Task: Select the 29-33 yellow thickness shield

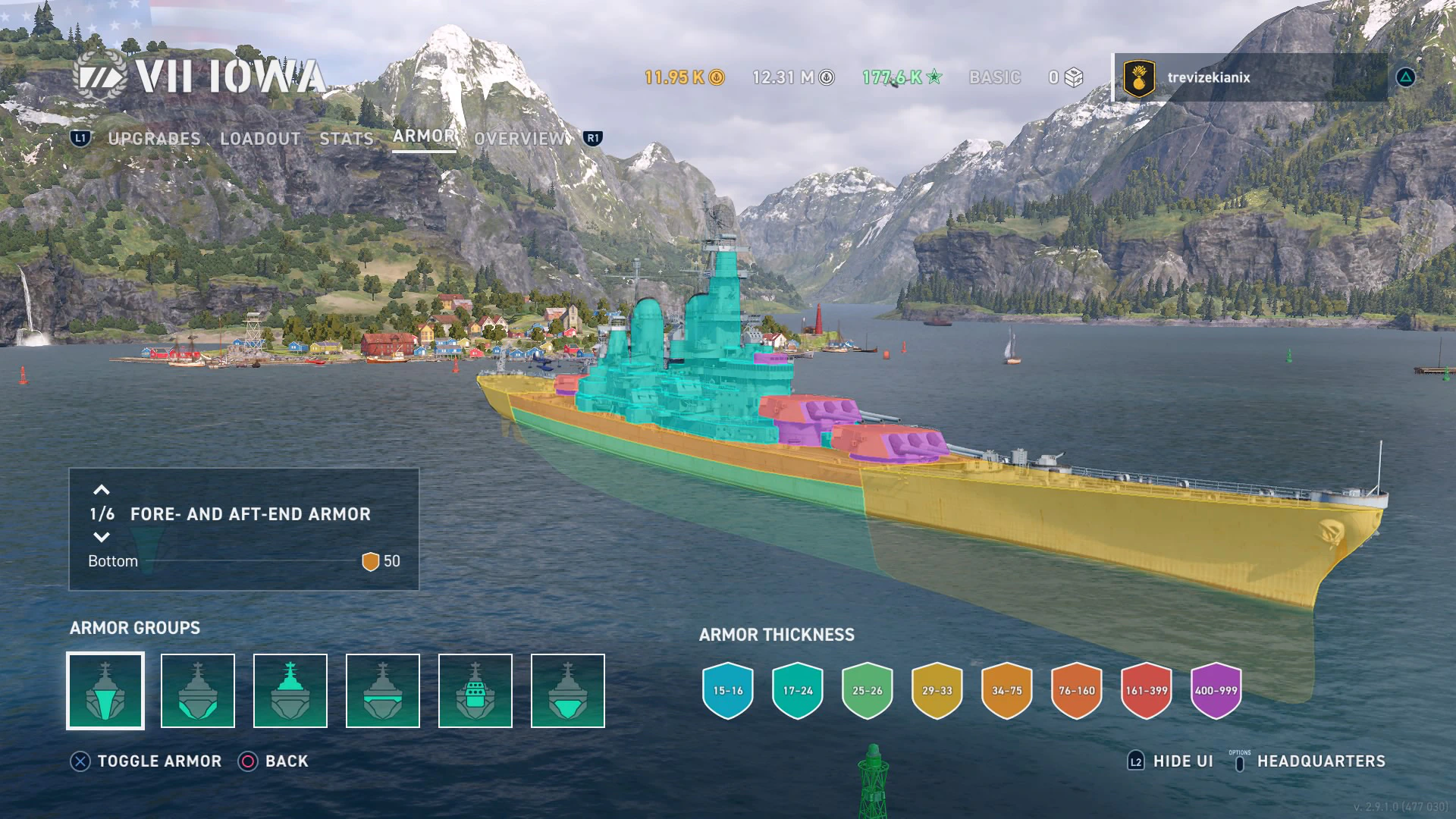Action: 937,691
